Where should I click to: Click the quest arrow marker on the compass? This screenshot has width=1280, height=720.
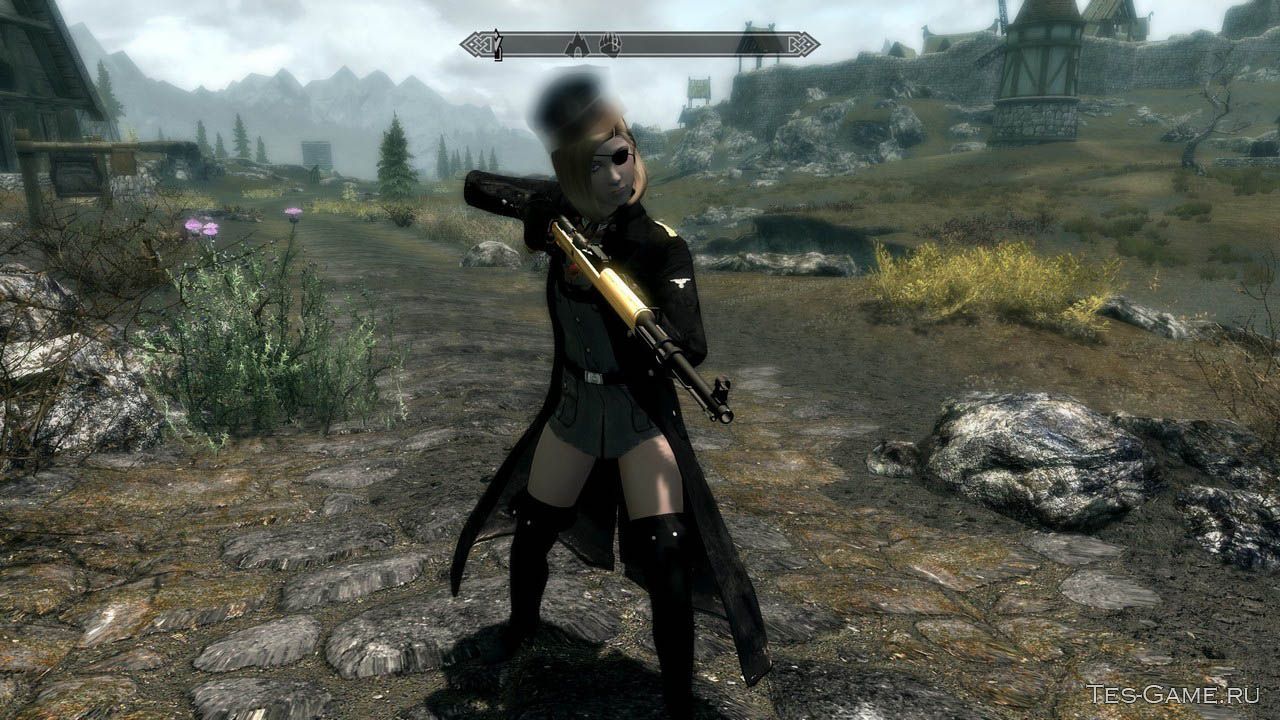point(496,44)
